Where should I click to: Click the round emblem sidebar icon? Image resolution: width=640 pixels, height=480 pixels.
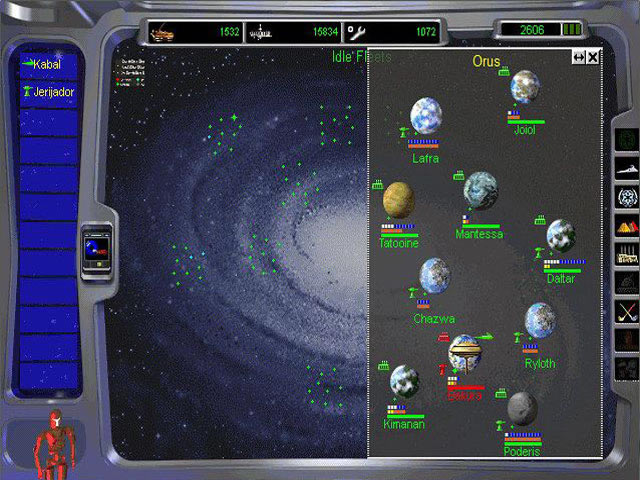[x=627, y=195]
